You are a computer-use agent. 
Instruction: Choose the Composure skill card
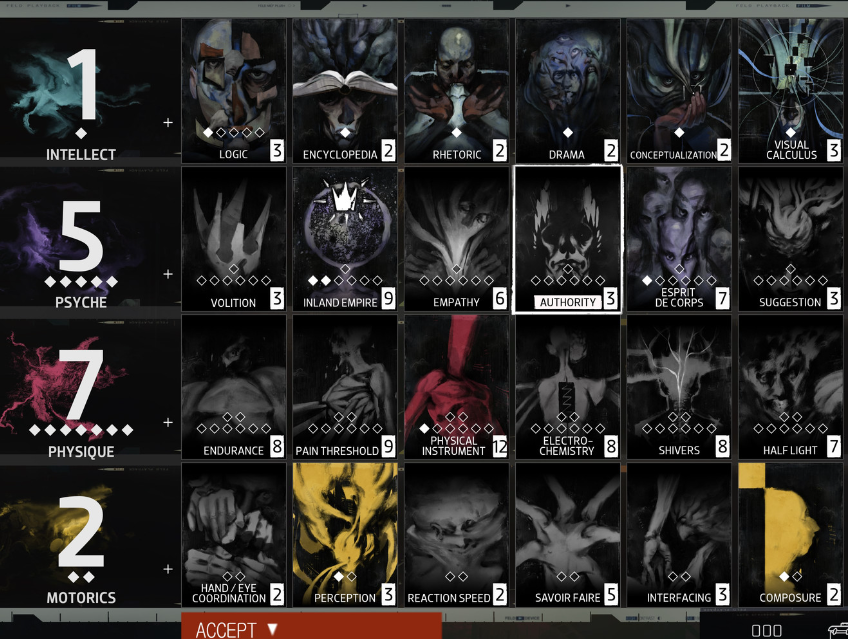(790, 533)
